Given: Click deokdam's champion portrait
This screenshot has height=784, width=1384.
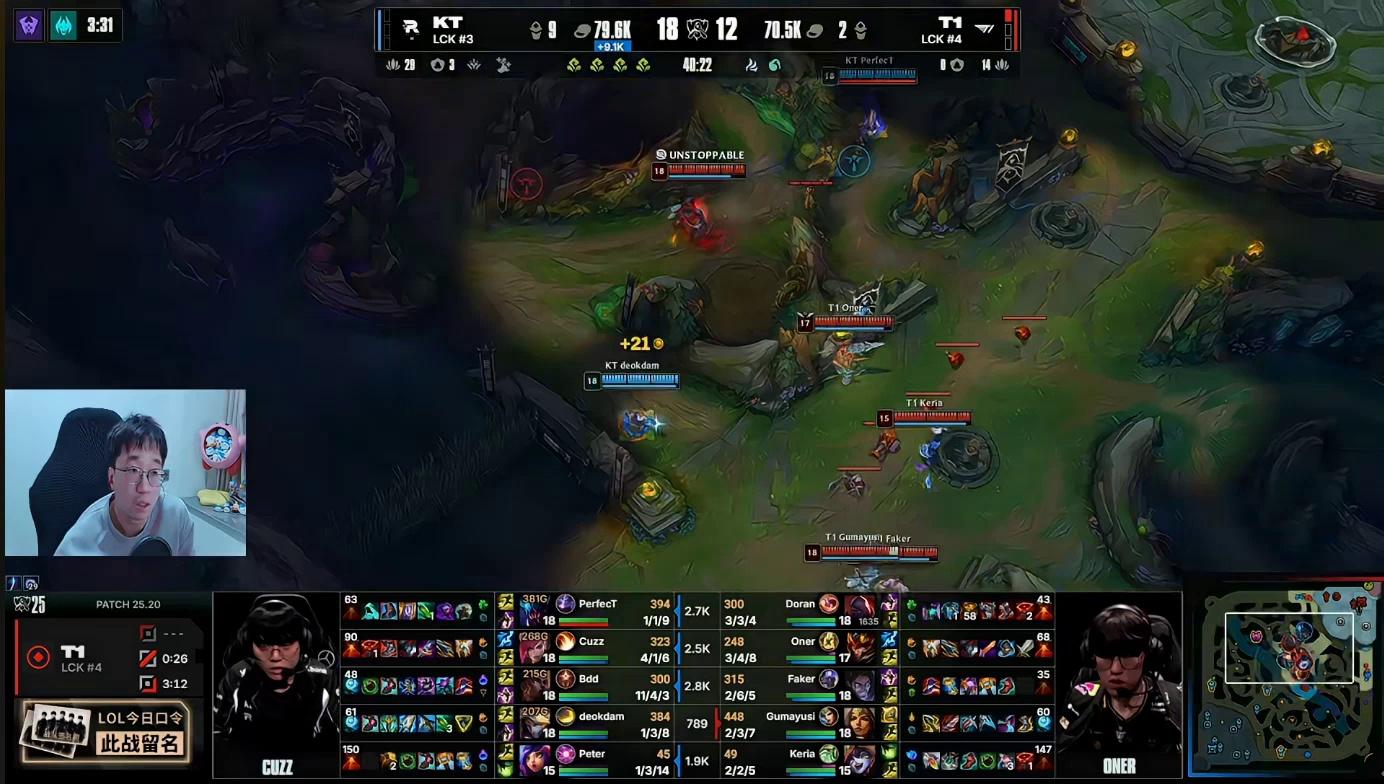Looking at the screenshot, I should 534,723.
